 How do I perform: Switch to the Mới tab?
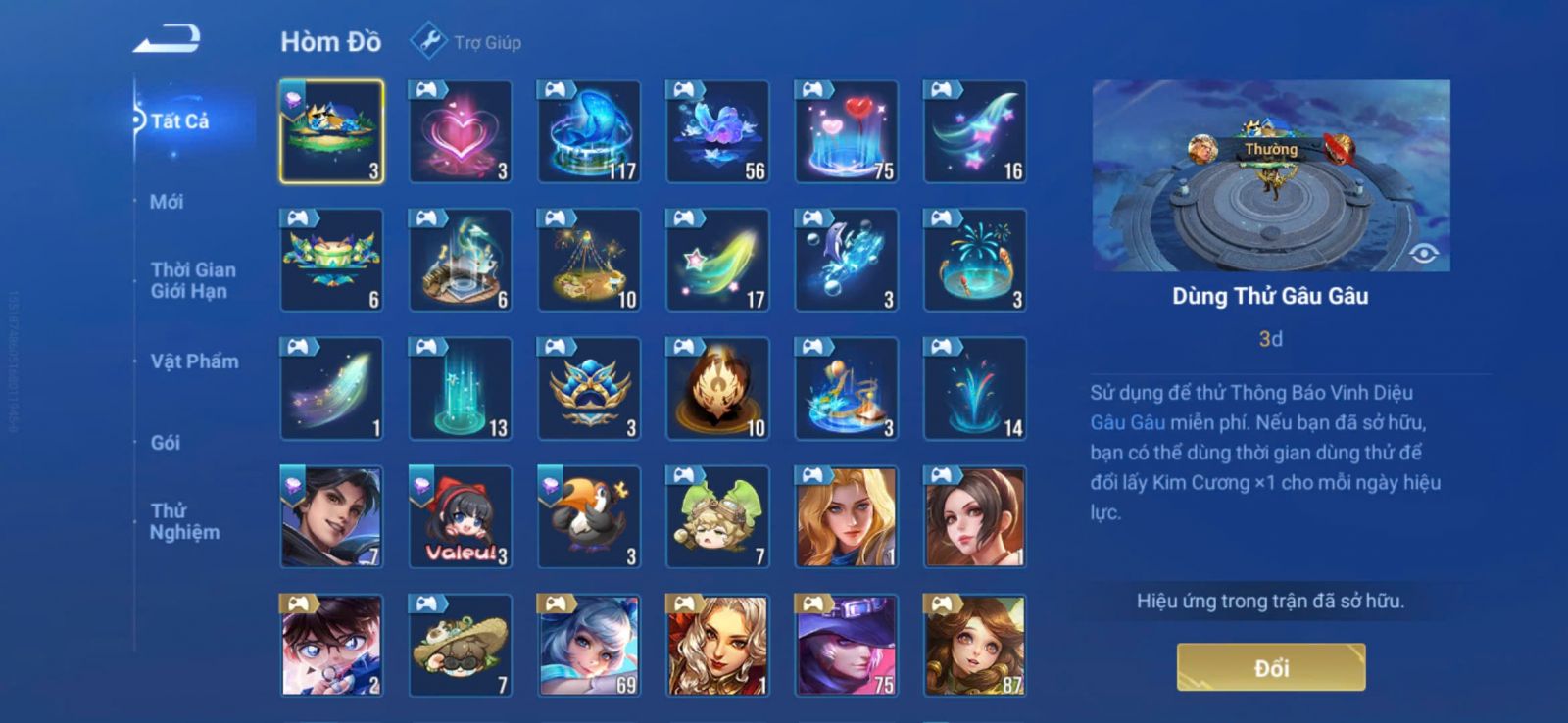[167, 202]
